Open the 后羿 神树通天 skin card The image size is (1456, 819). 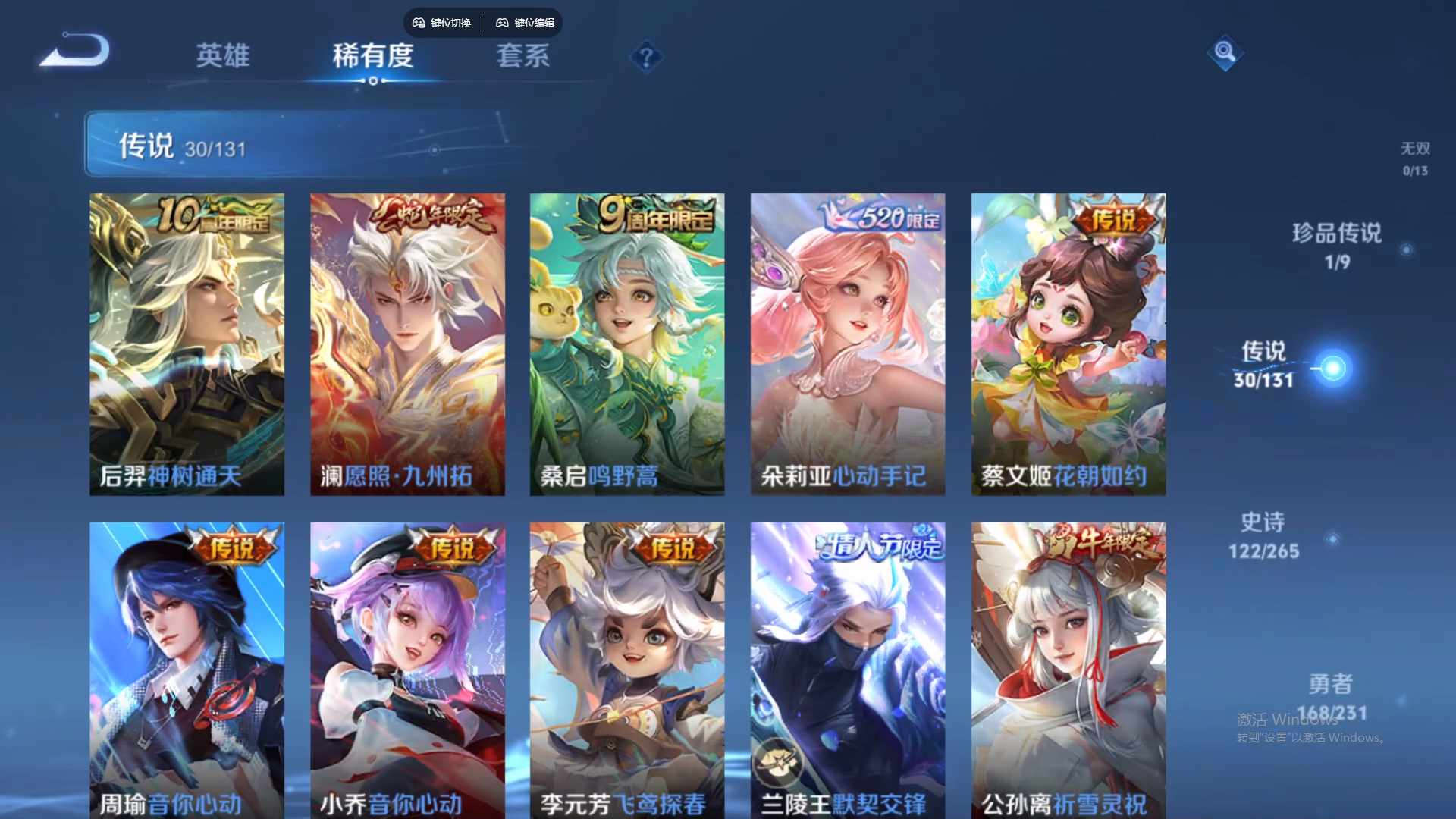tap(187, 343)
